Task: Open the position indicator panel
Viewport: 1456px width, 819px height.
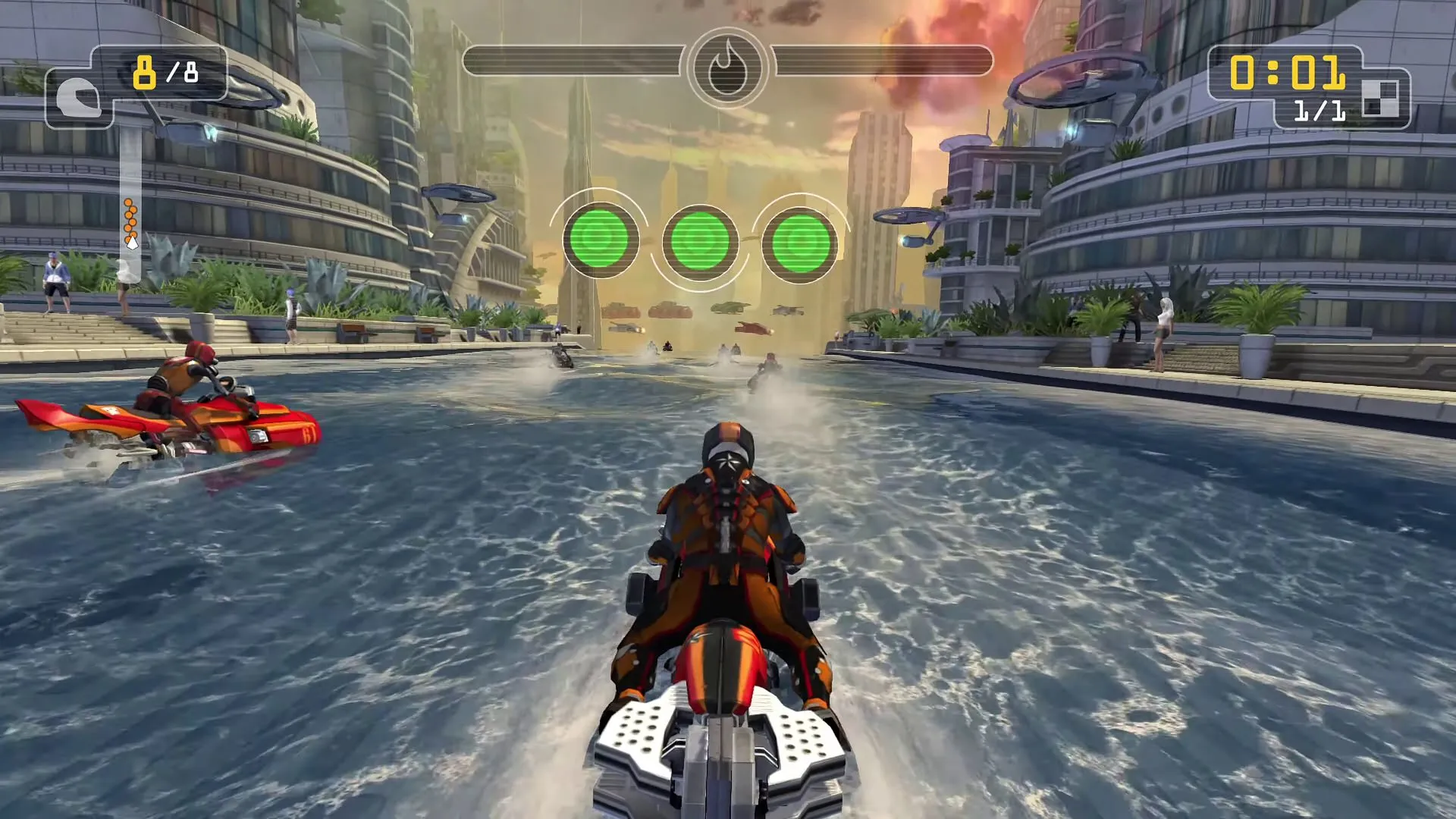Action: tap(135, 85)
